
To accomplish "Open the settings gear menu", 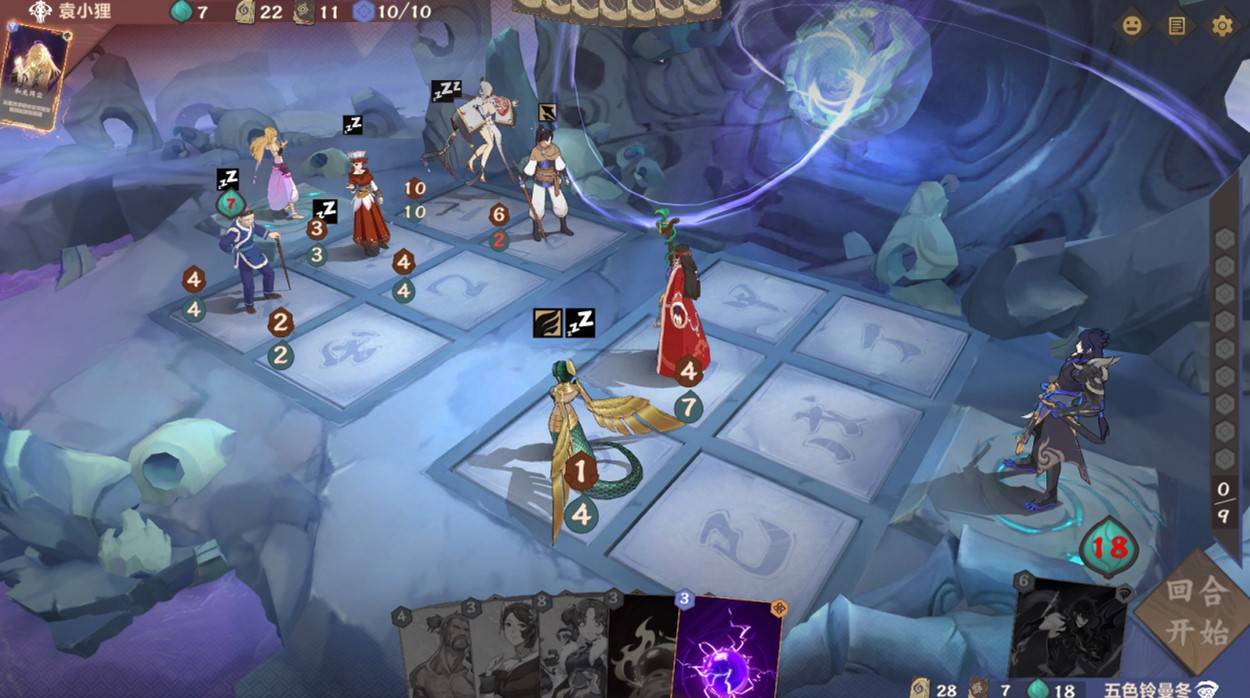I will 1221,26.
